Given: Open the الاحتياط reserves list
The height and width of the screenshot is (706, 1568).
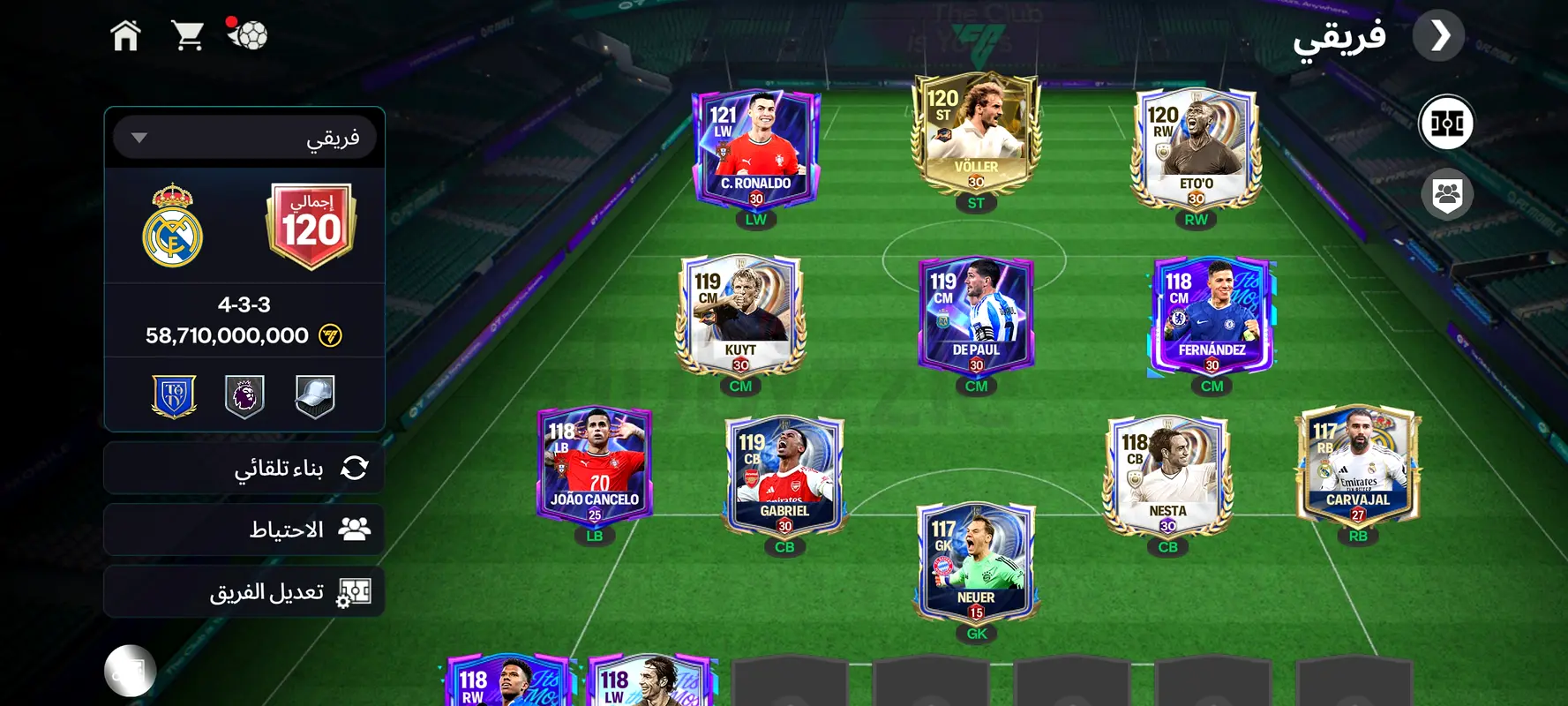Looking at the screenshot, I should click(244, 529).
